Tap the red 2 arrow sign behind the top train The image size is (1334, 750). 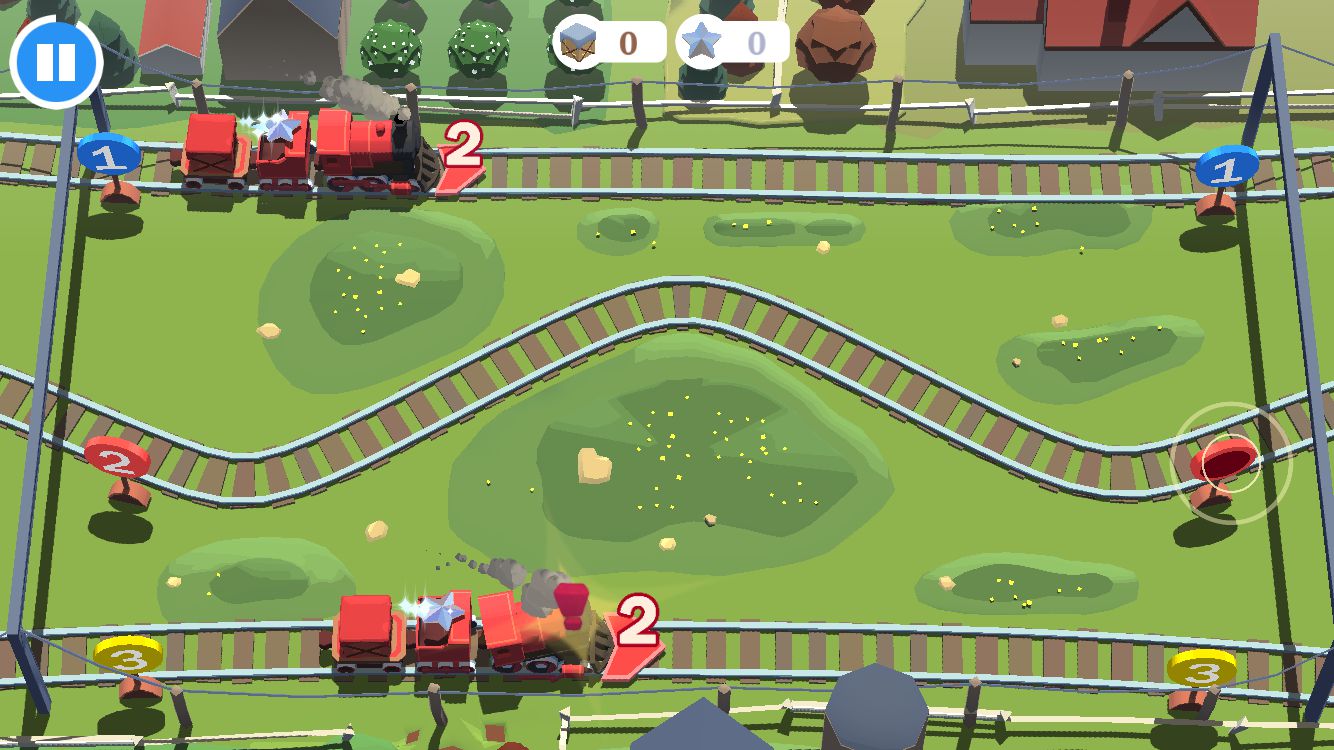pyautogui.click(x=461, y=152)
